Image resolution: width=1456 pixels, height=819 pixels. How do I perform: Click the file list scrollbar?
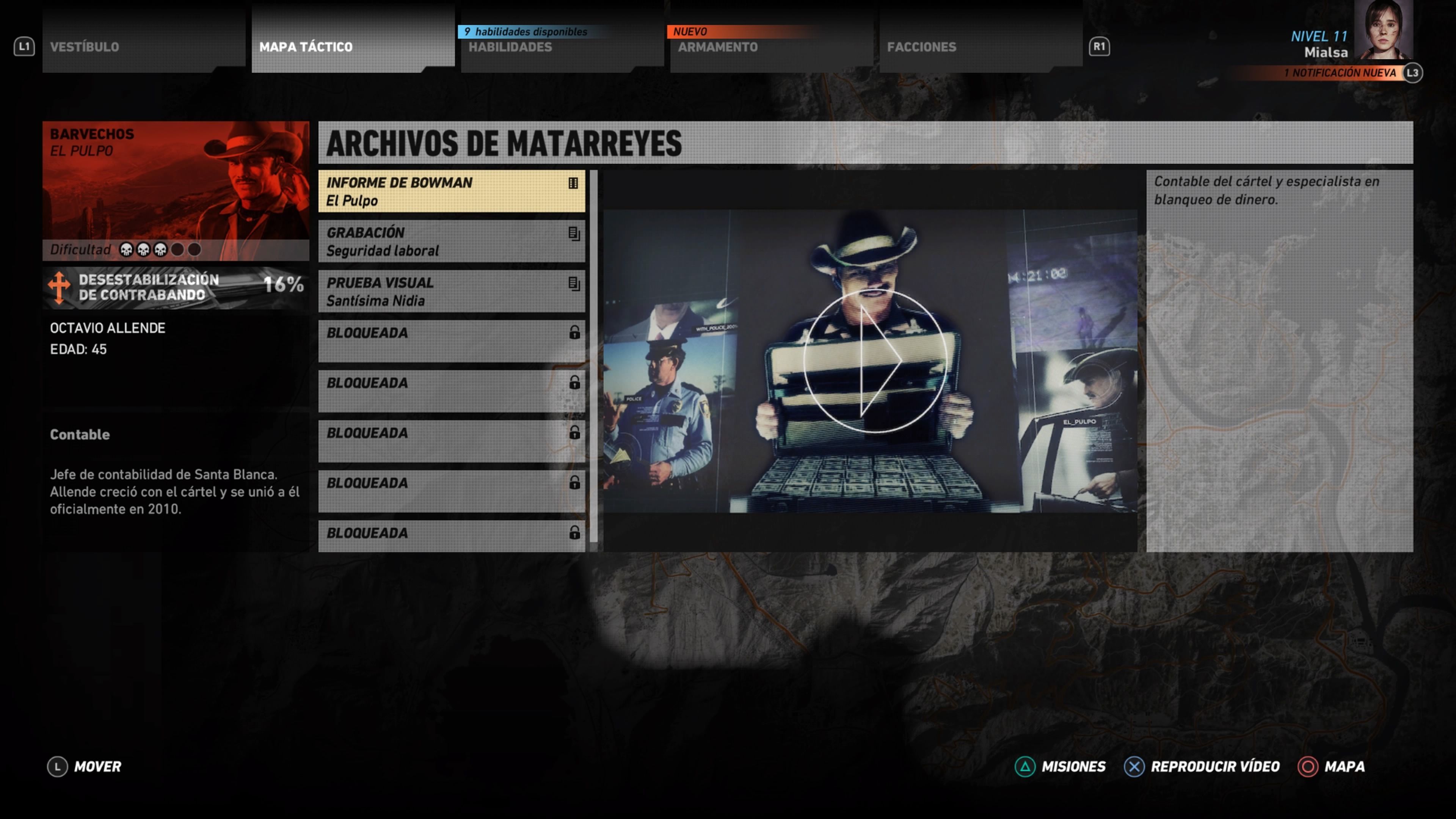tap(593, 356)
